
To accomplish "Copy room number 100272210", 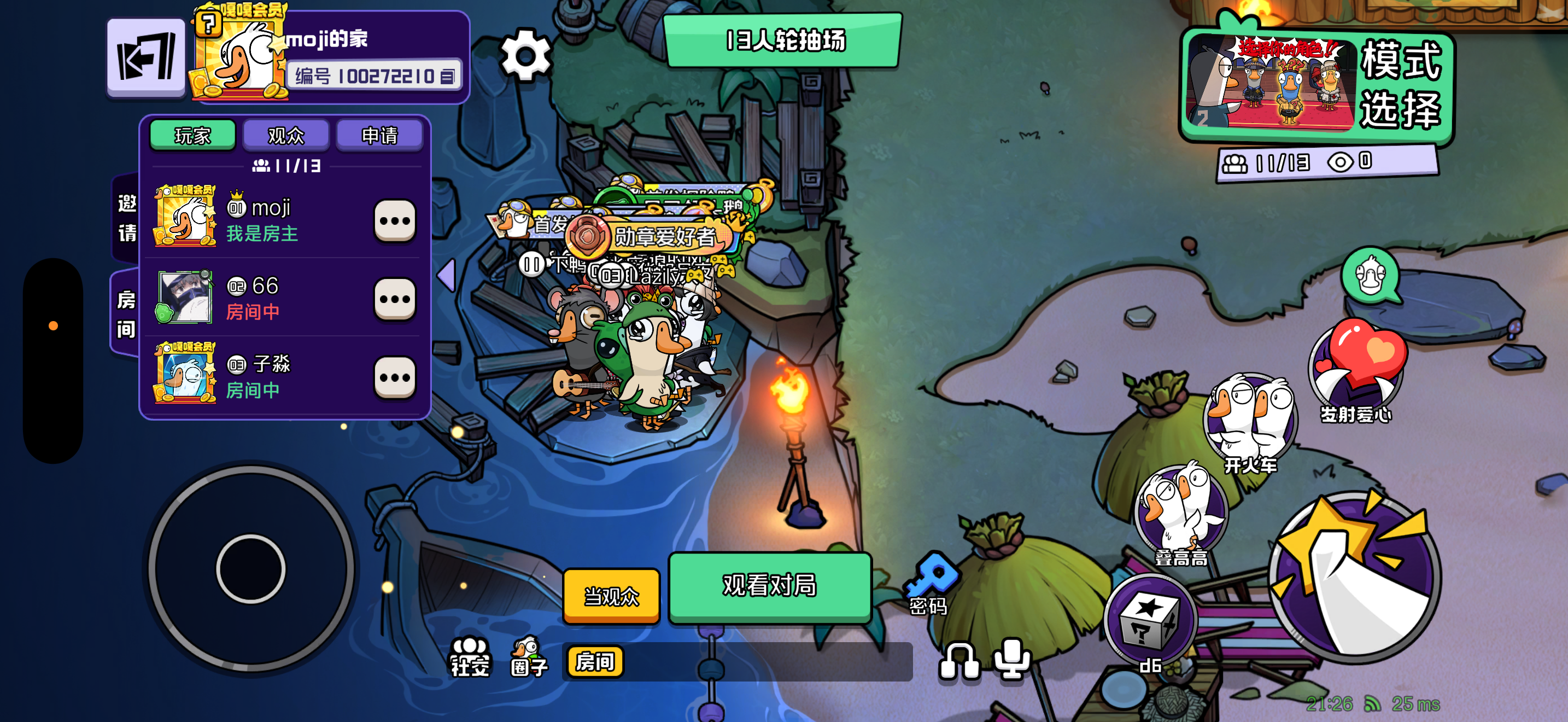I will [x=448, y=77].
